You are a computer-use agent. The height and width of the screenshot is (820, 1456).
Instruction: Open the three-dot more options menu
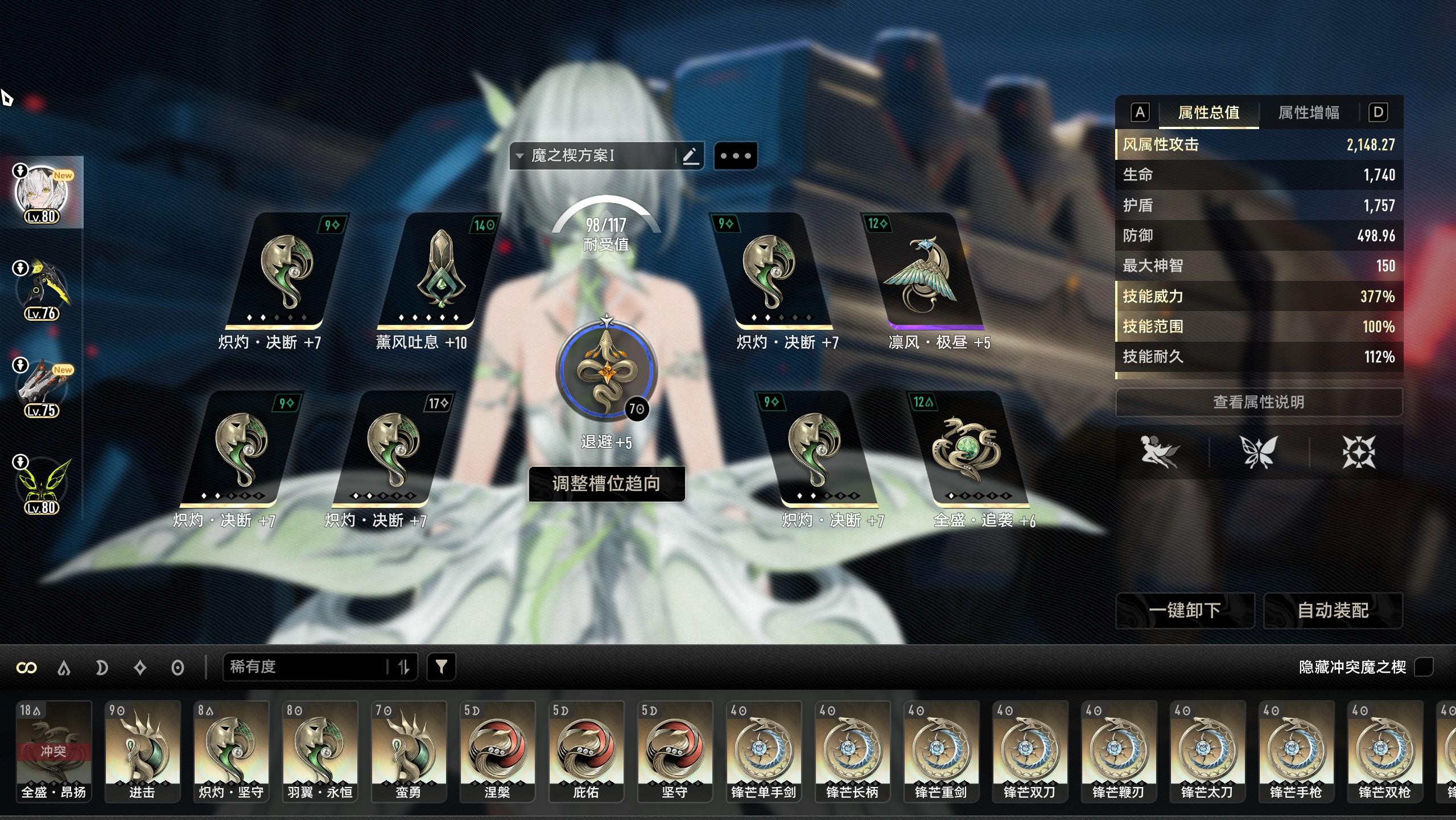(735, 156)
